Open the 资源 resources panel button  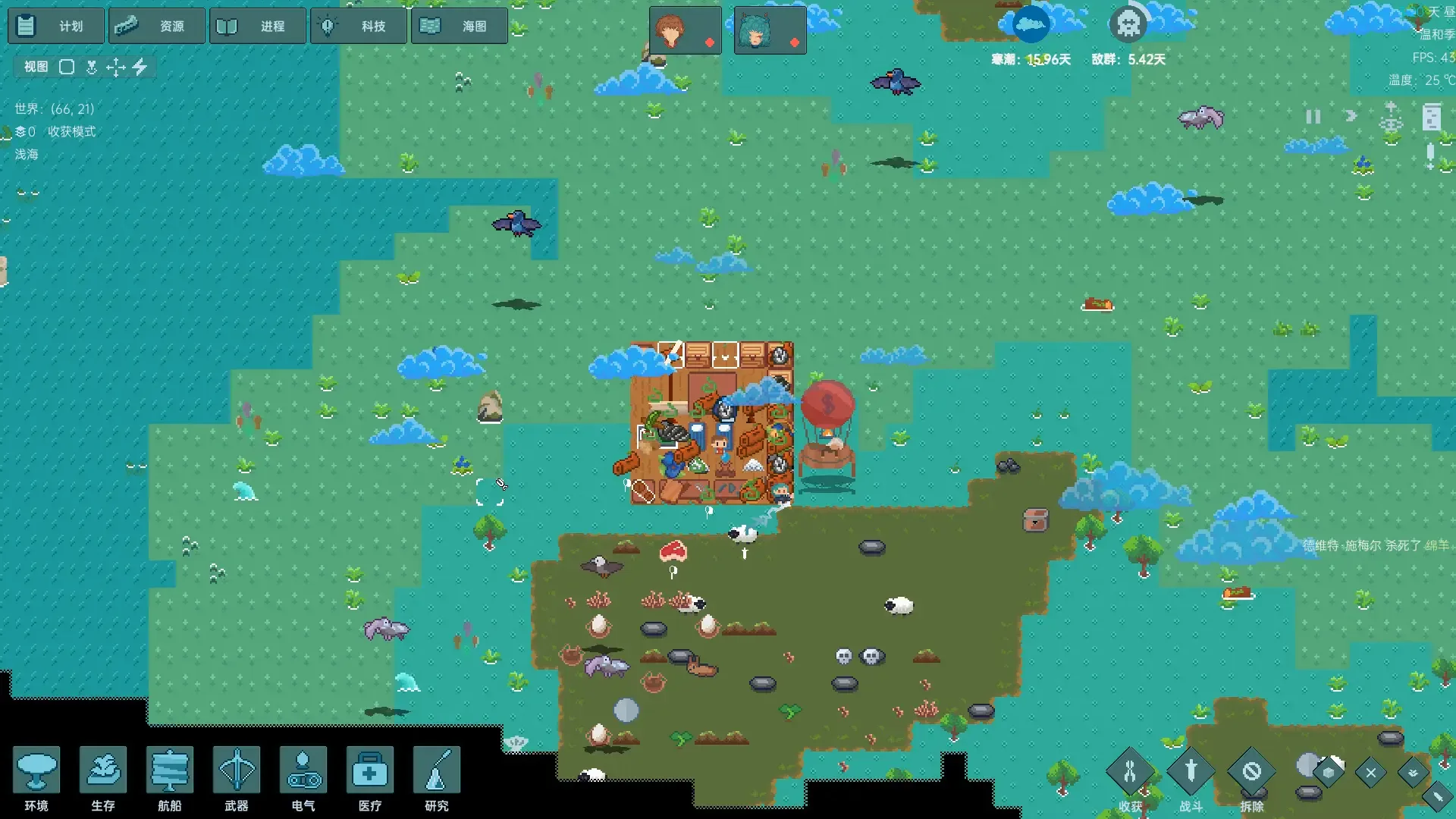(x=157, y=25)
